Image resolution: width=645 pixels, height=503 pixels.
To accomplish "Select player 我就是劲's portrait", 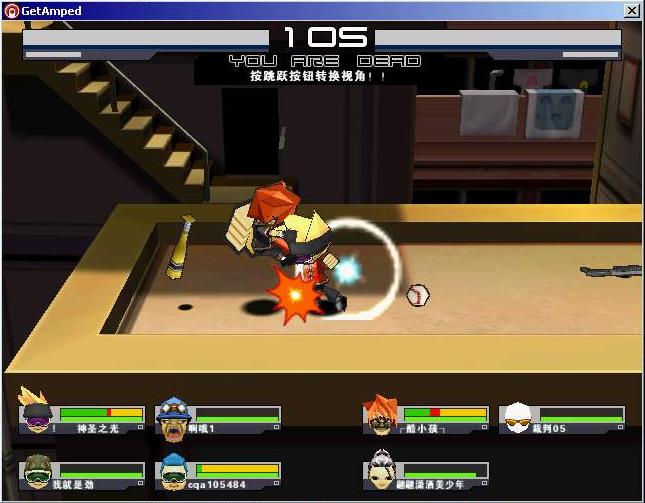I will (x=36, y=471).
